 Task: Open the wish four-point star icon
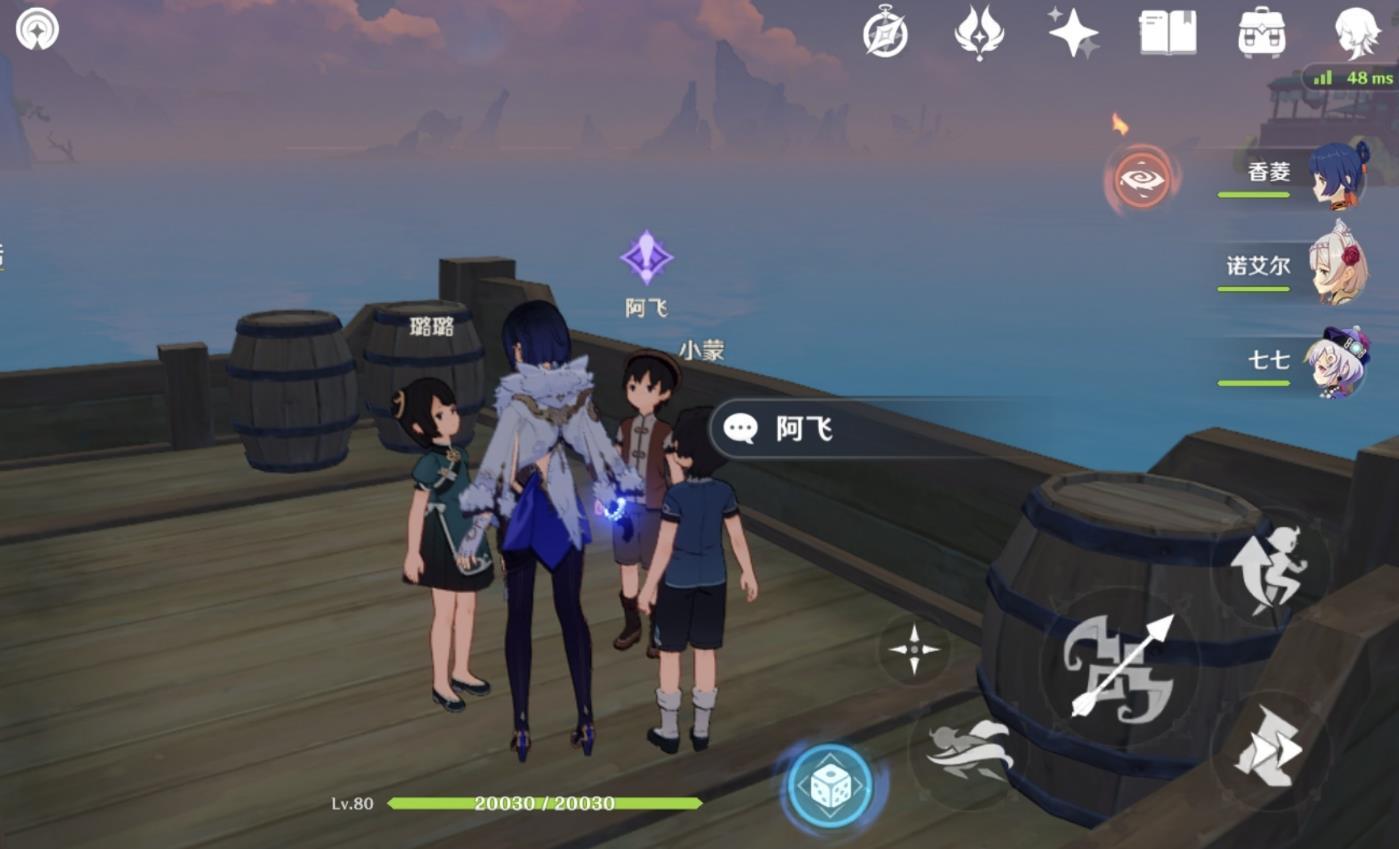(x=1073, y=33)
